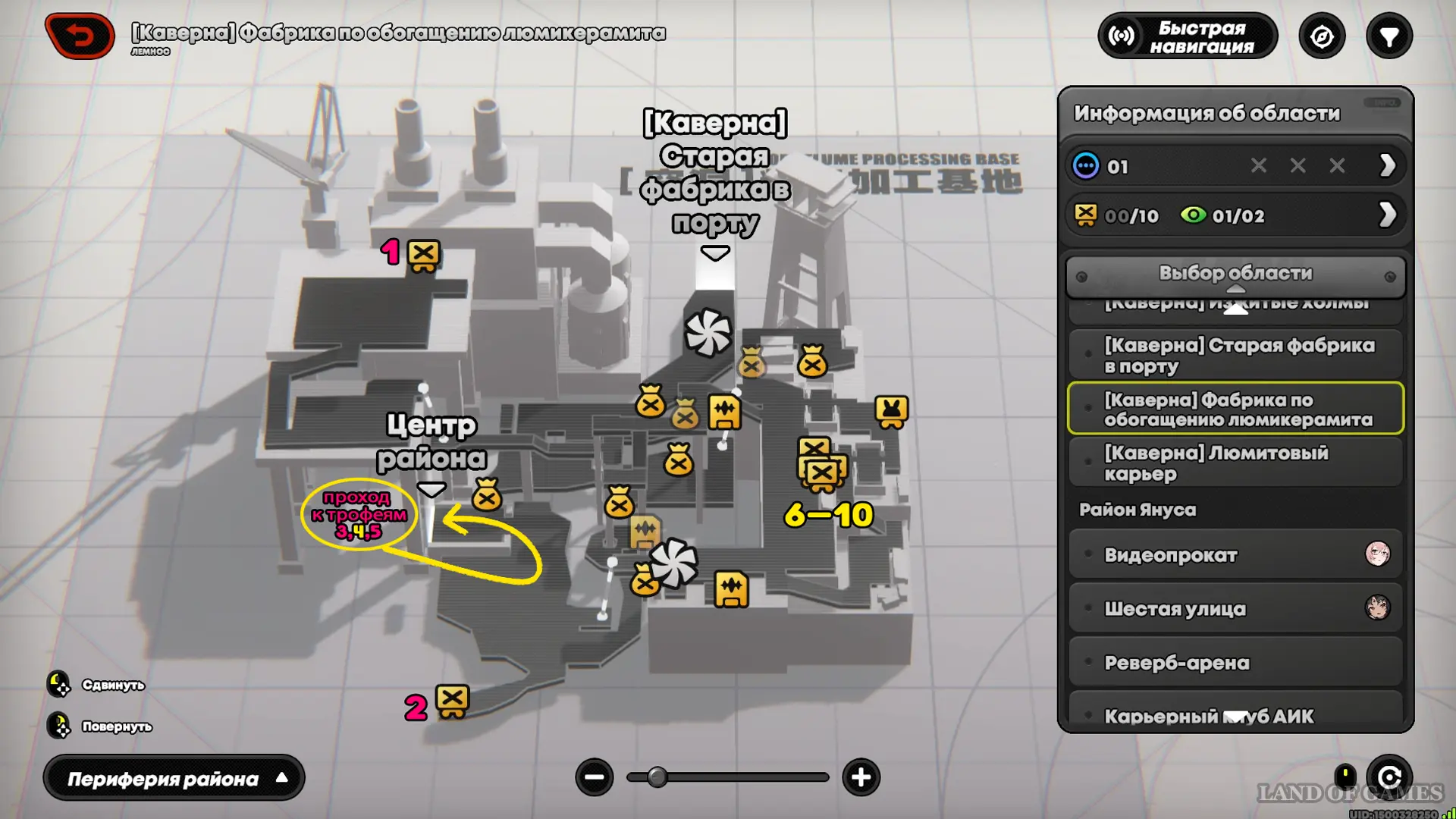Select Видеопрокат from the area list
This screenshot has height=819, width=1456.
click(1235, 555)
